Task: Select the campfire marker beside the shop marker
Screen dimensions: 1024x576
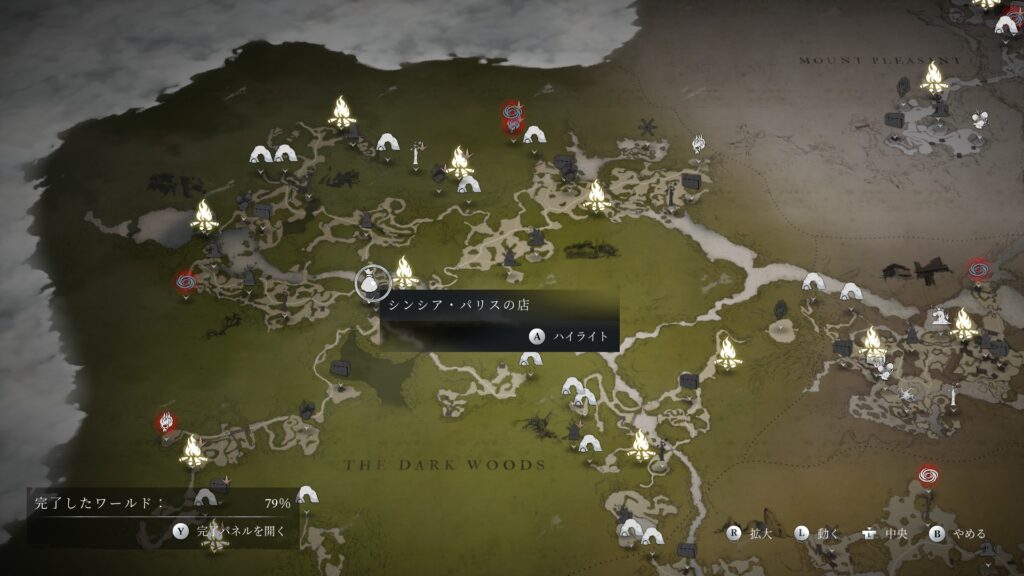Action: pyautogui.click(x=404, y=271)
